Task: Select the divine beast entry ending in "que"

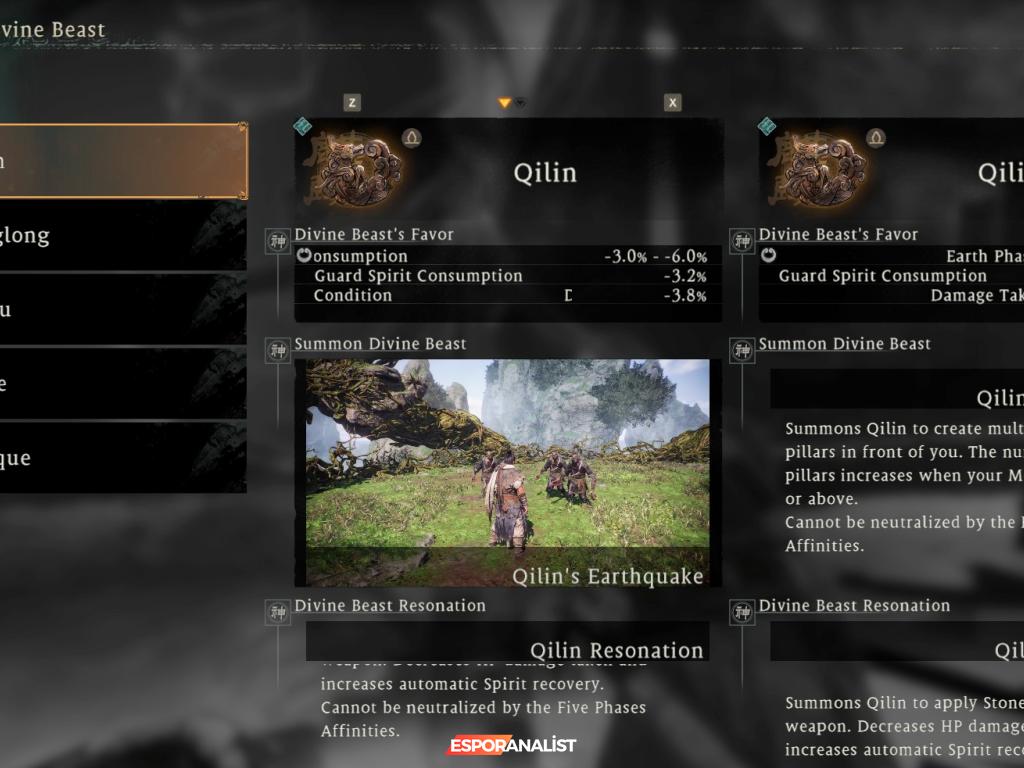Action: (x=120, y=458)
